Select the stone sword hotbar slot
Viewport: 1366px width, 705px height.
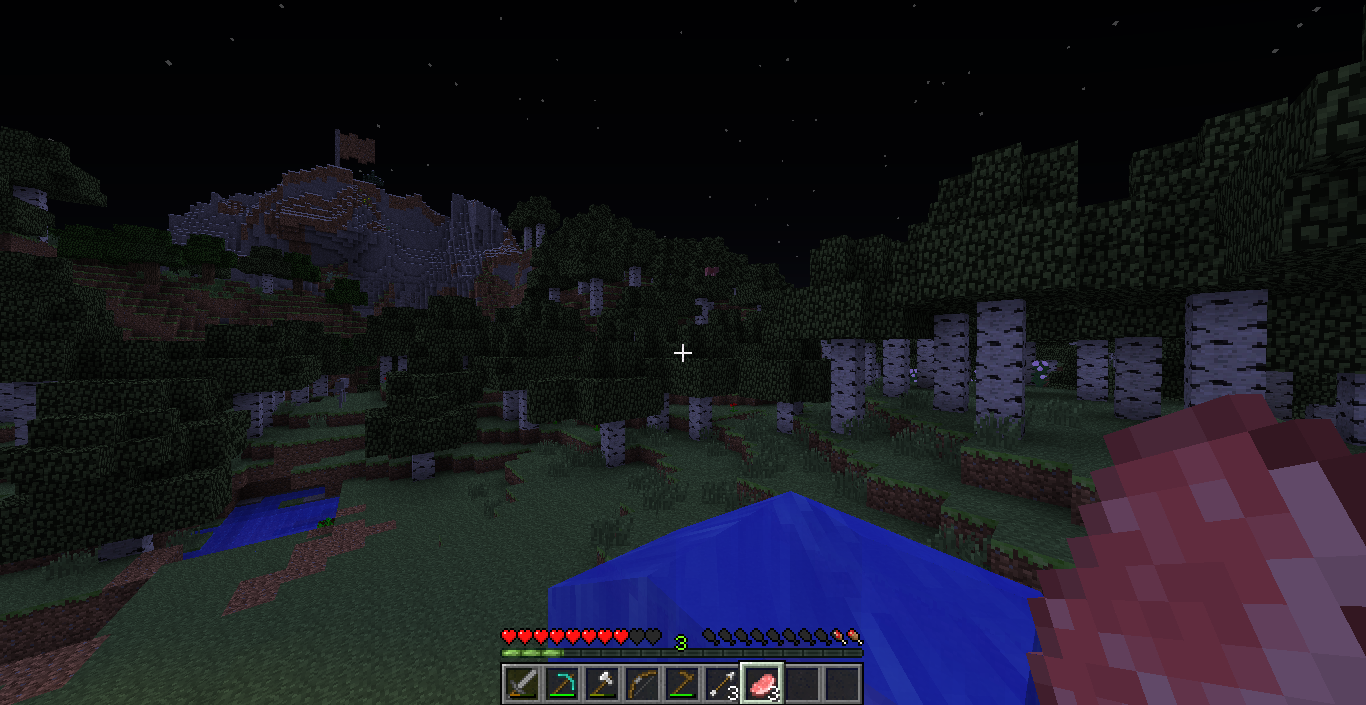click(x=522, y=684)
